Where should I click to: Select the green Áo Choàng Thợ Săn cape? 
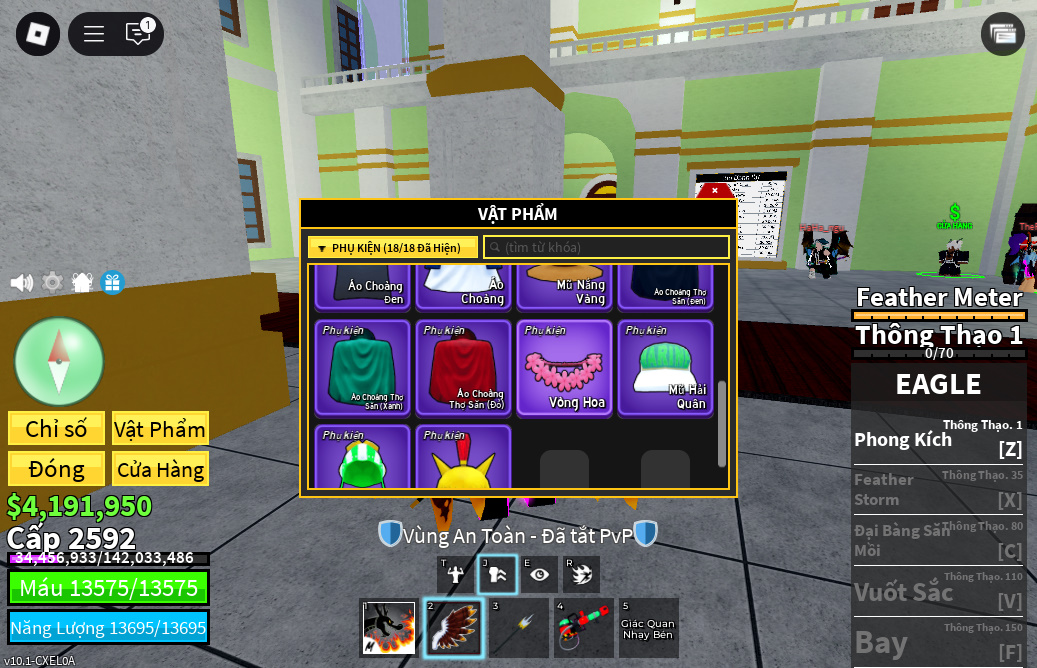click(362, 367)
